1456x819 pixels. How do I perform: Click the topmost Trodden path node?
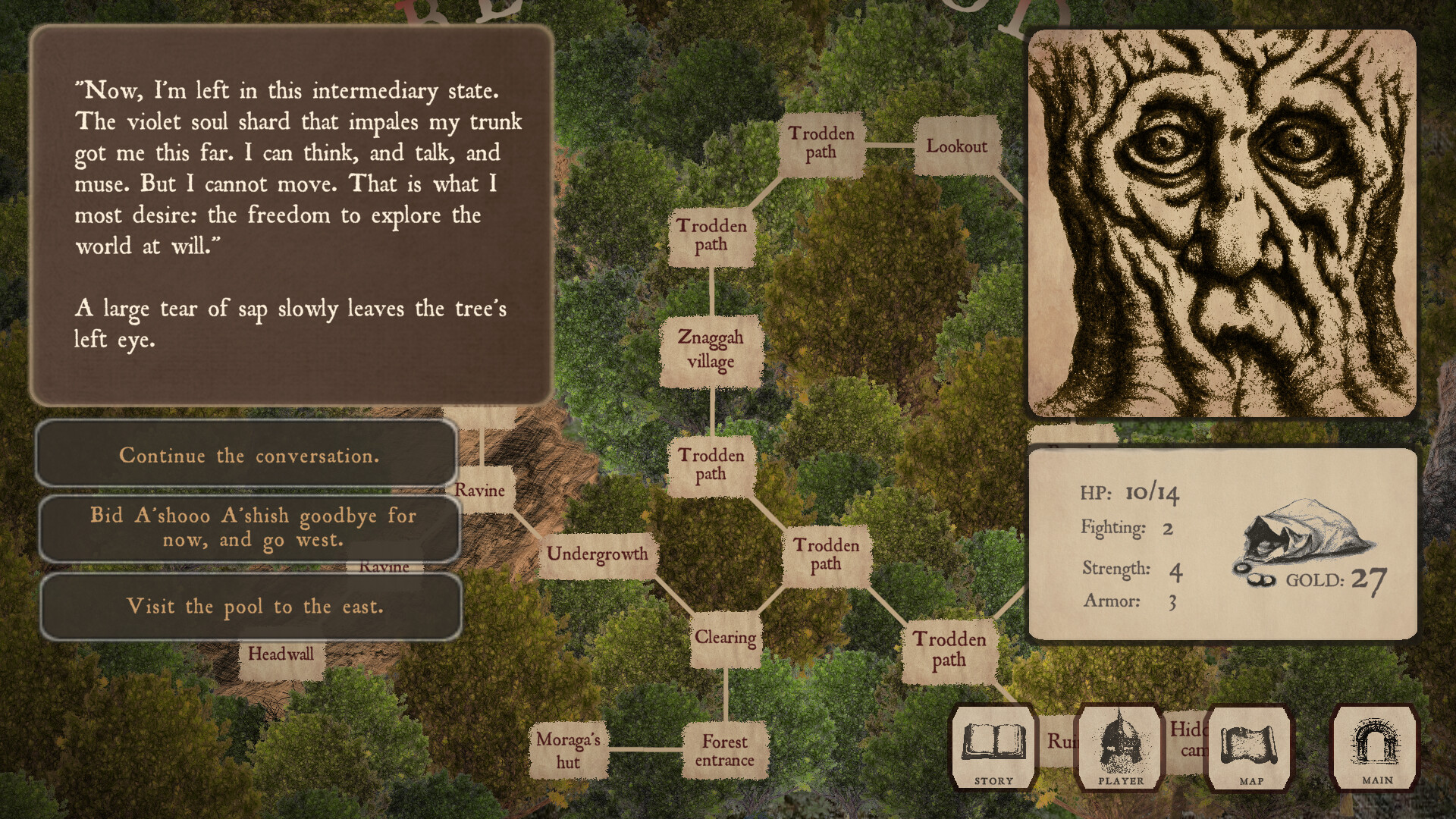(x=821, y=143)
